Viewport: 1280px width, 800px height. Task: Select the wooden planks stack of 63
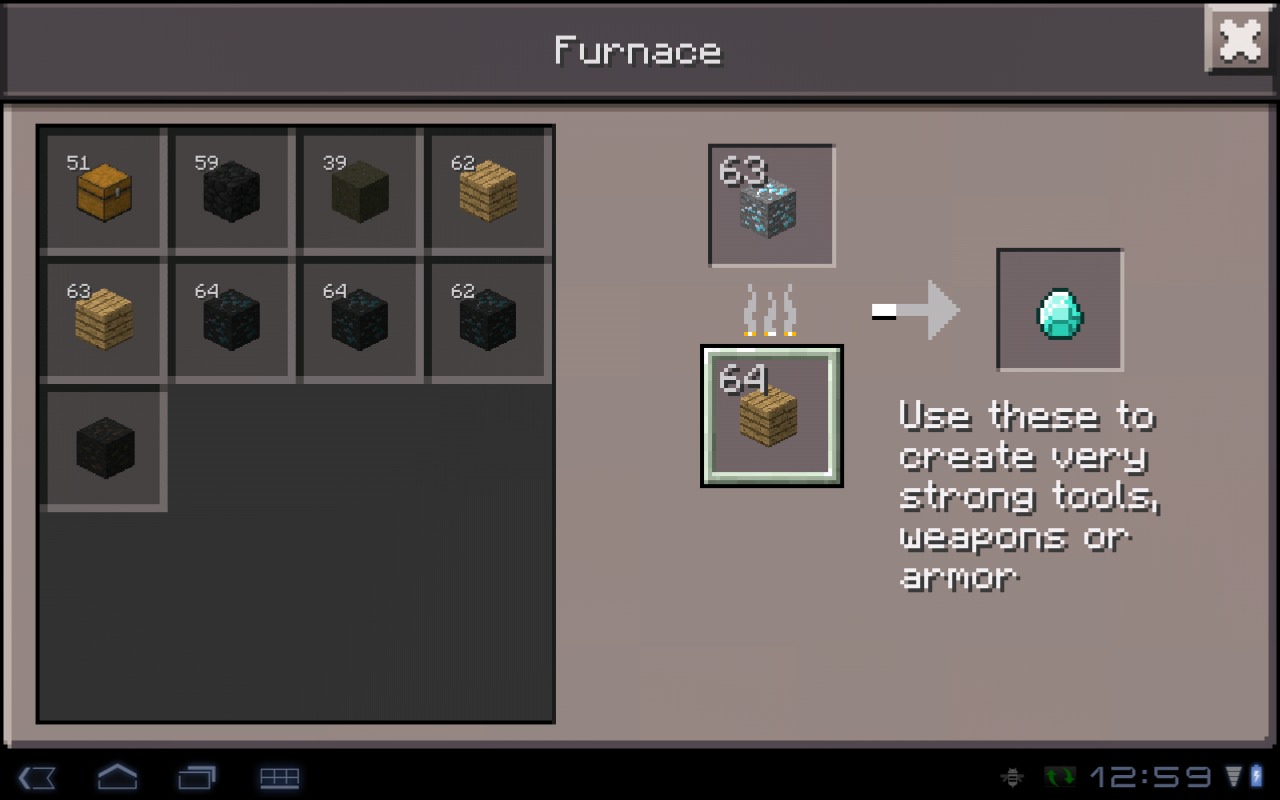click(101, 318)
